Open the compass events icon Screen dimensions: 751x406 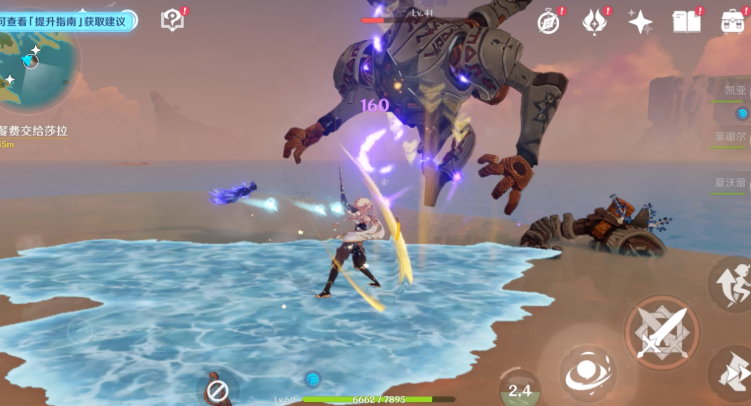(x=548, y=21)
